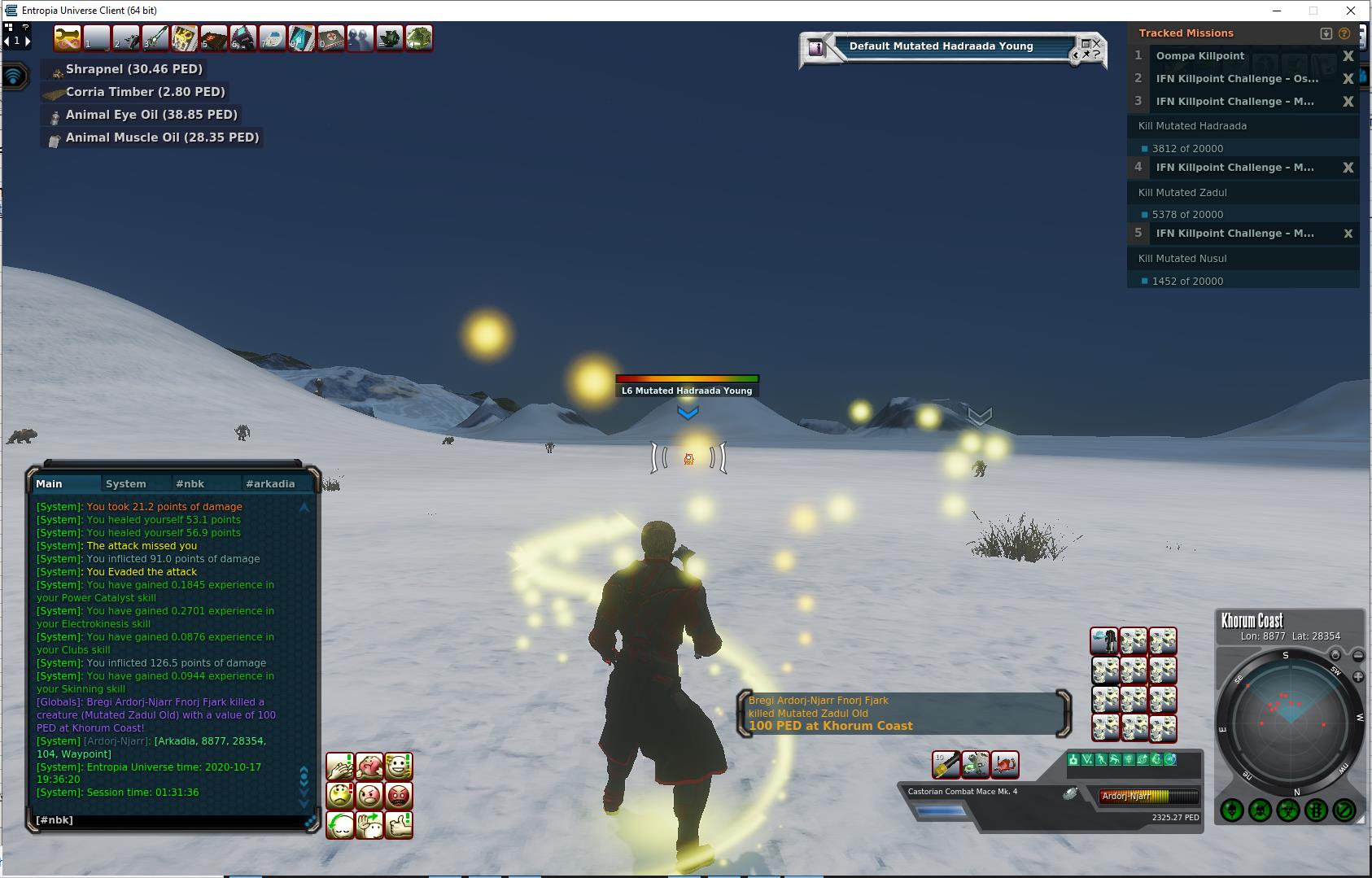Select the #nbk chat tab
The height and width of the screenshot is (878, 1372).
[190, 483]
